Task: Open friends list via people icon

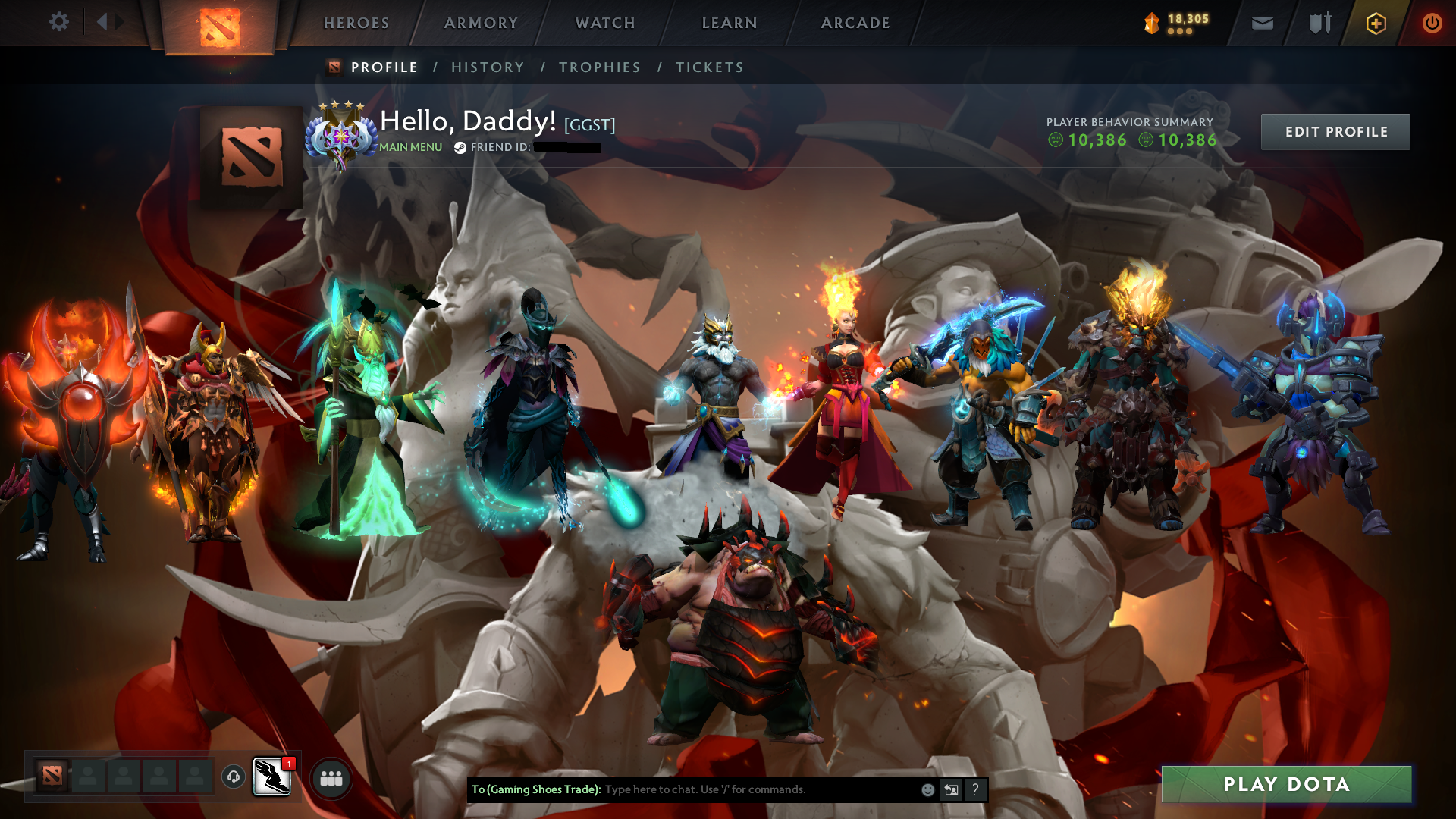Action: coord(331,777)
